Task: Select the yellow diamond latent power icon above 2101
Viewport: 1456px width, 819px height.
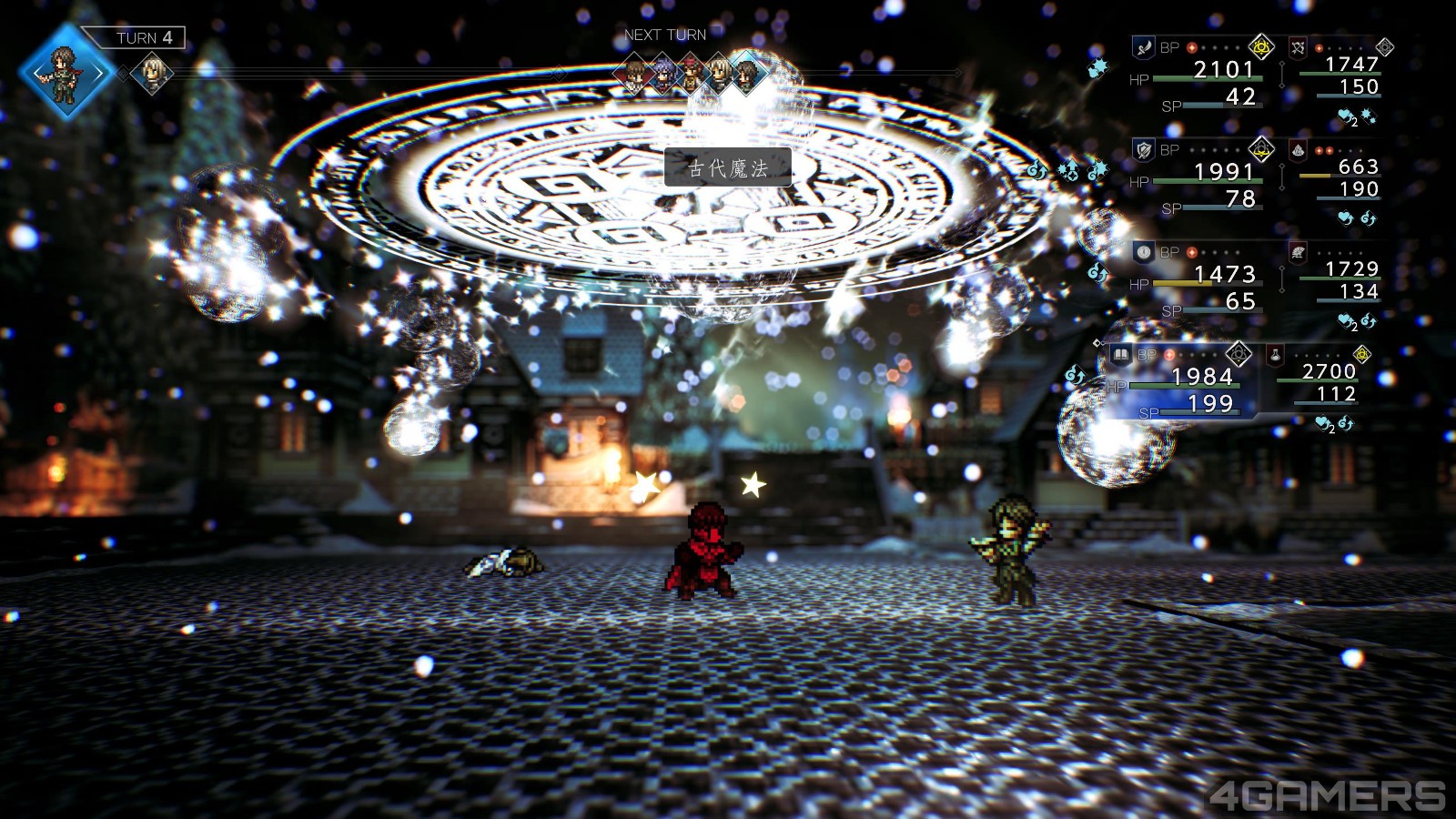Action: click(x=1260, y=47)
